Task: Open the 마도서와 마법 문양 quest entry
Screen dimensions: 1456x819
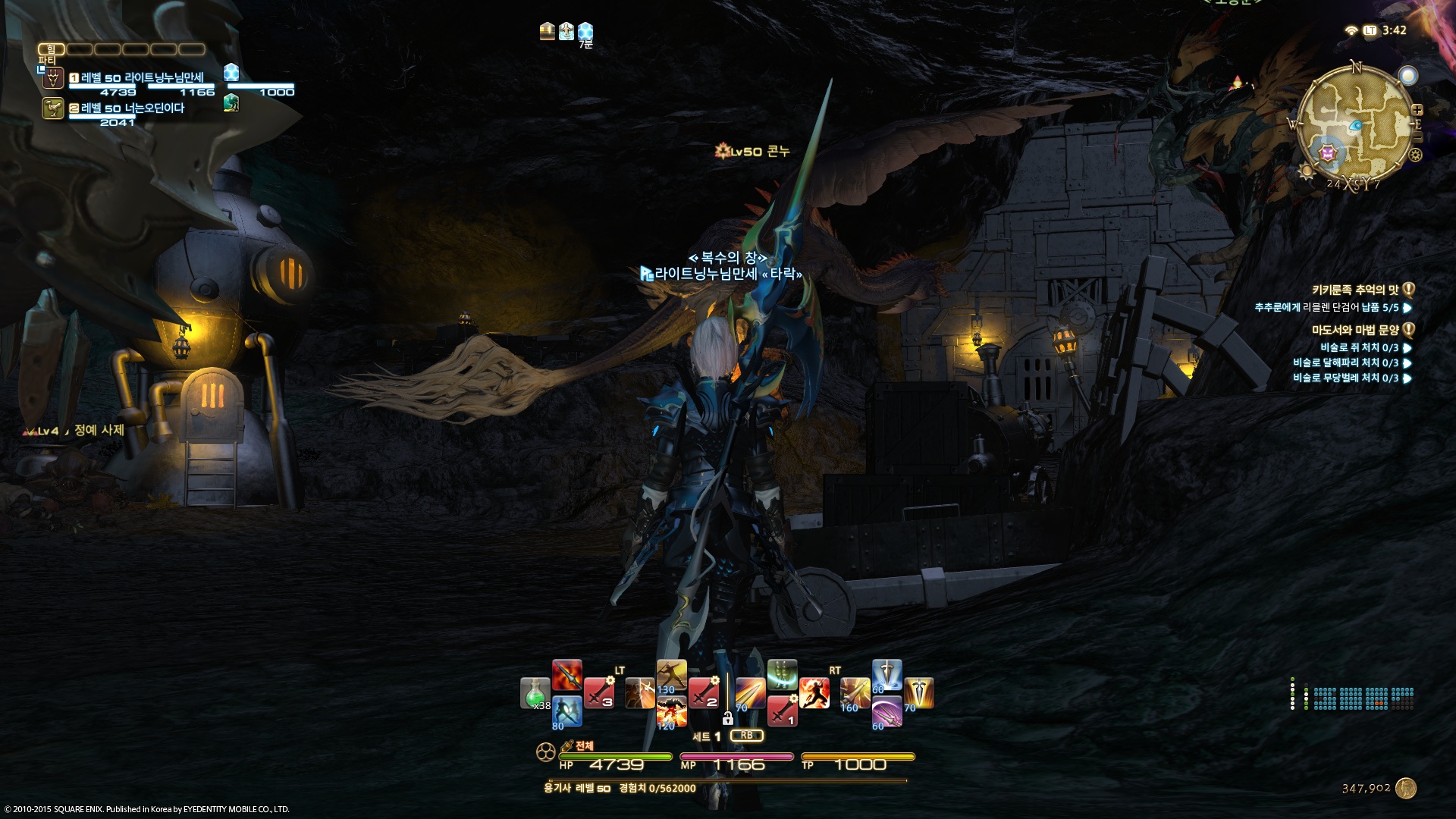Action: coord(1355,330)
